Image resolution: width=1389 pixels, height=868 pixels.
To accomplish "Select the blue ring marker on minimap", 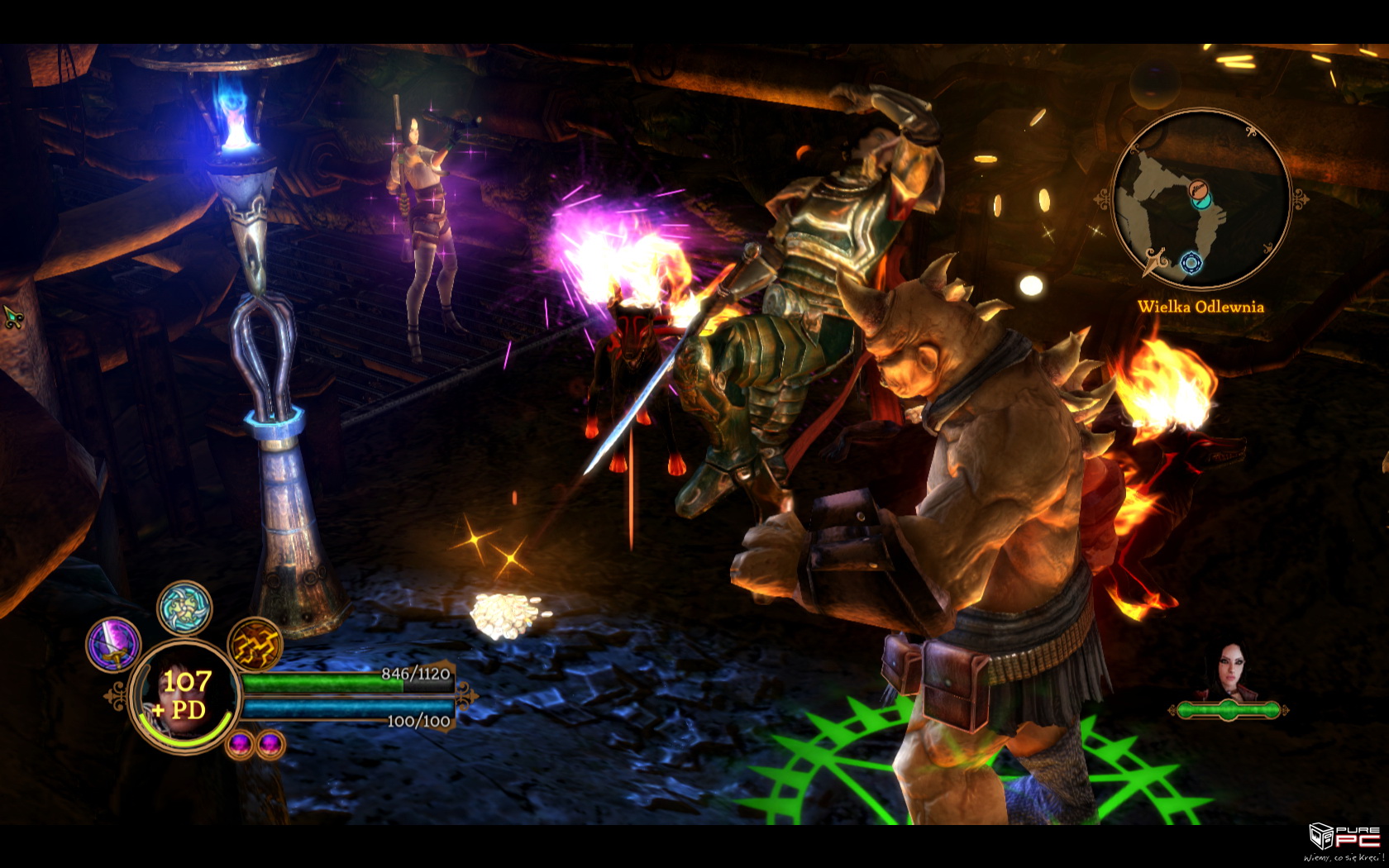I will (1191, 263).
